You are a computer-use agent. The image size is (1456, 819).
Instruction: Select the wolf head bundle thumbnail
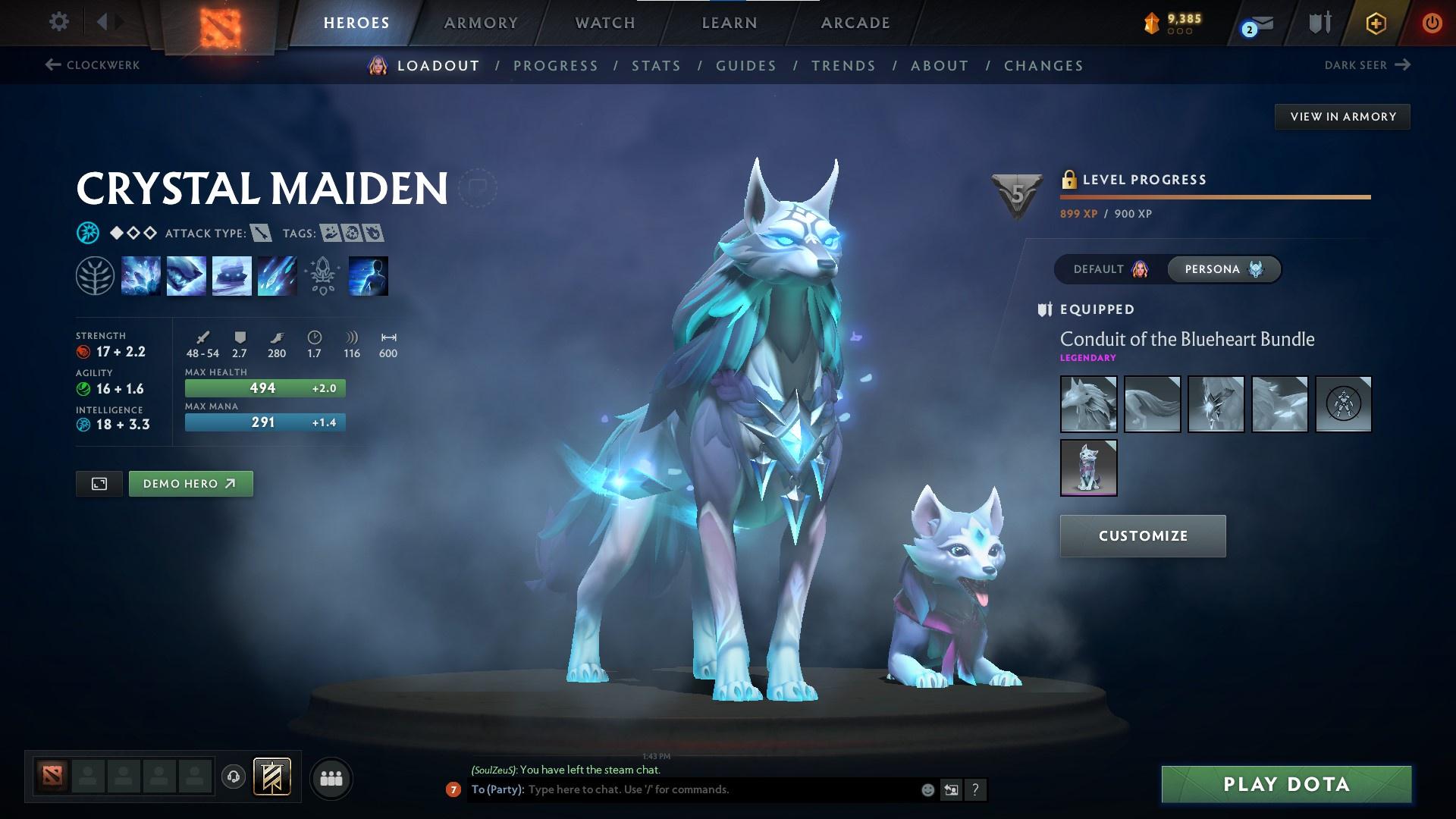[x=1088, y=403]
